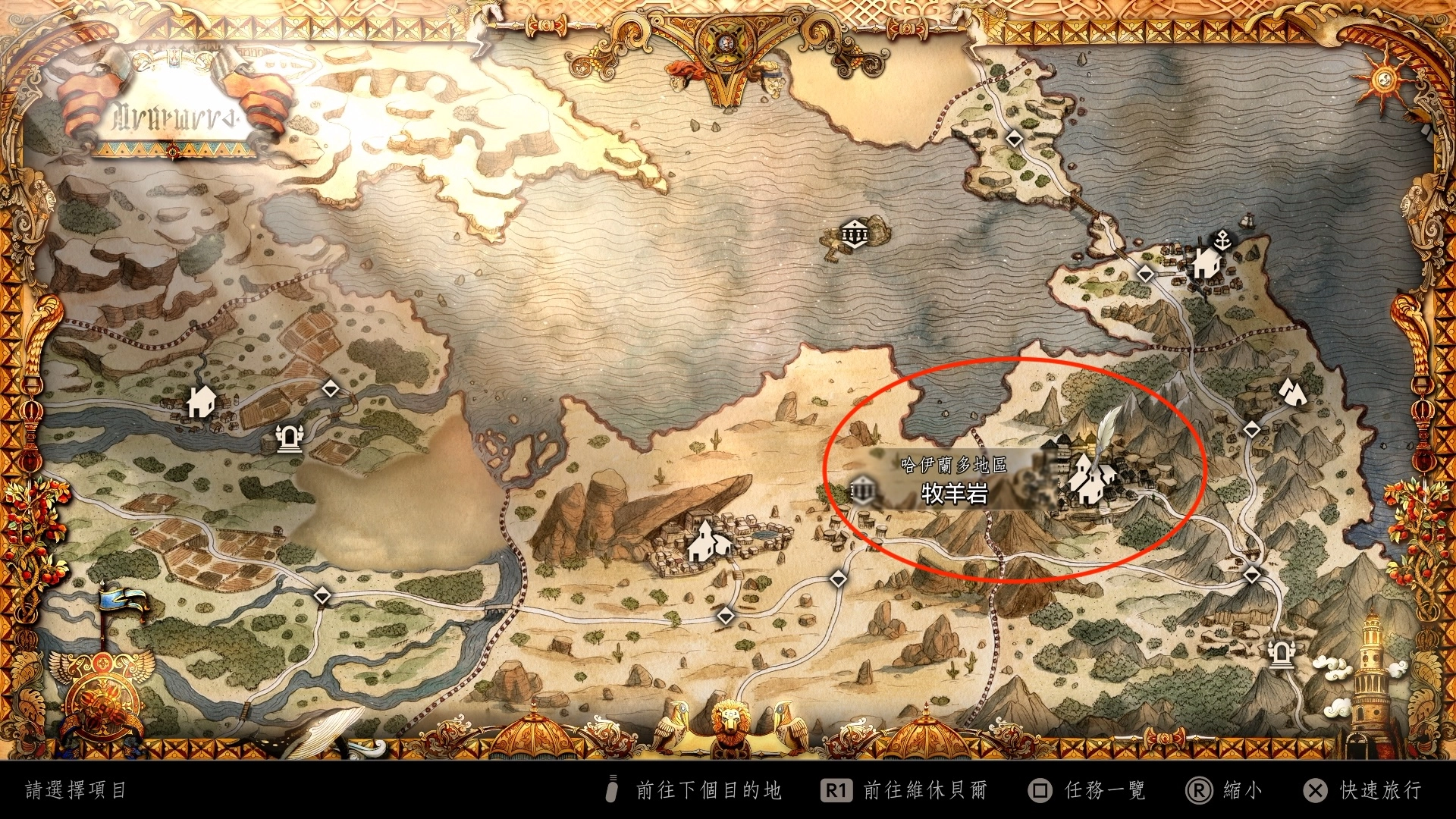Select the 牧羊岩 town marker with the feather
The width and height of the screenshot is (1456, 819).
click(1090, 480)
